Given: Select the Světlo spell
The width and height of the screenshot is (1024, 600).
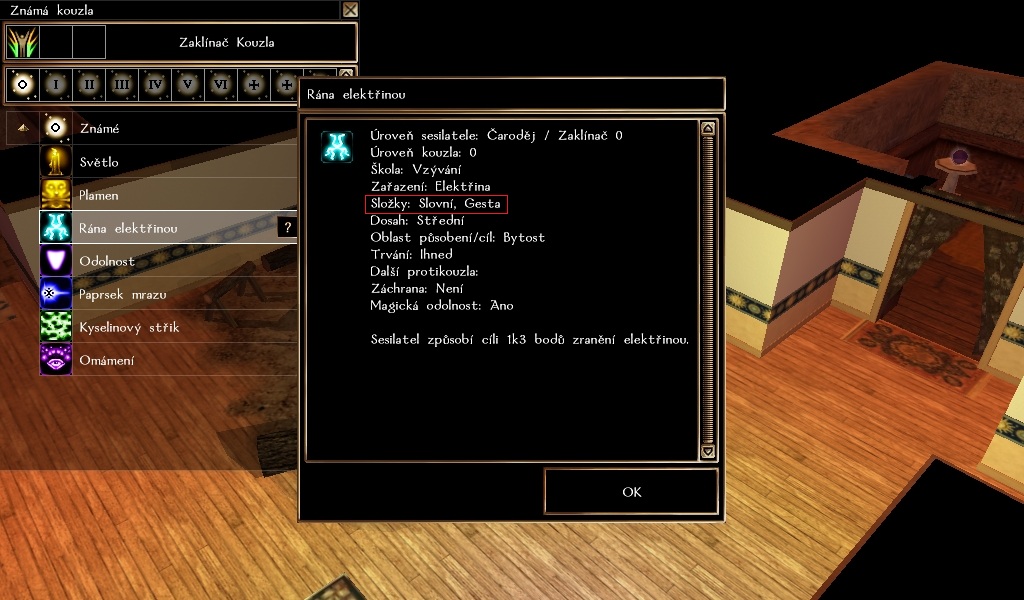Looking at the screenshot, I should point(99,162).
